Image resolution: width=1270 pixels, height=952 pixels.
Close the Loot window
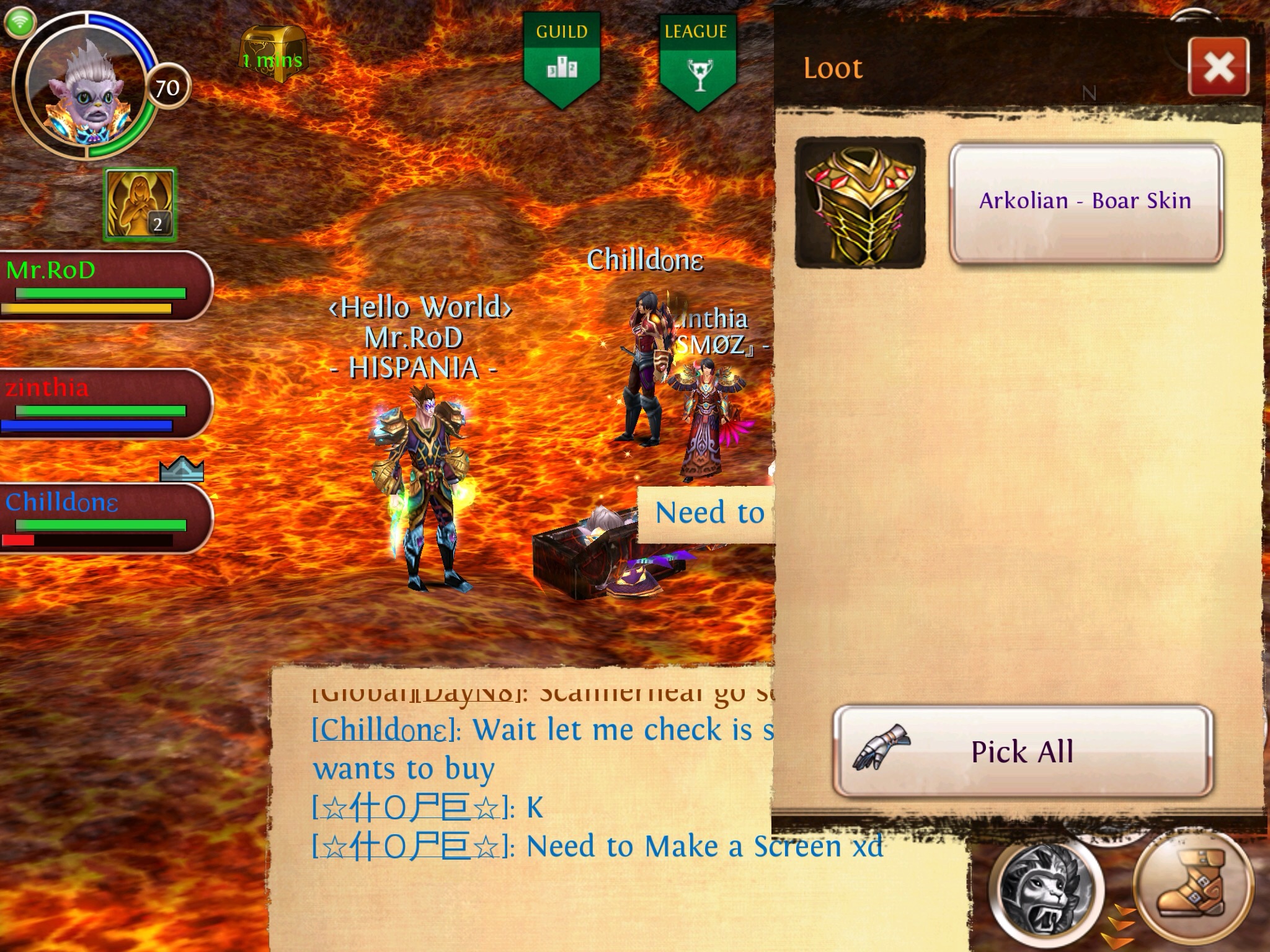(x=1218, y=67)
